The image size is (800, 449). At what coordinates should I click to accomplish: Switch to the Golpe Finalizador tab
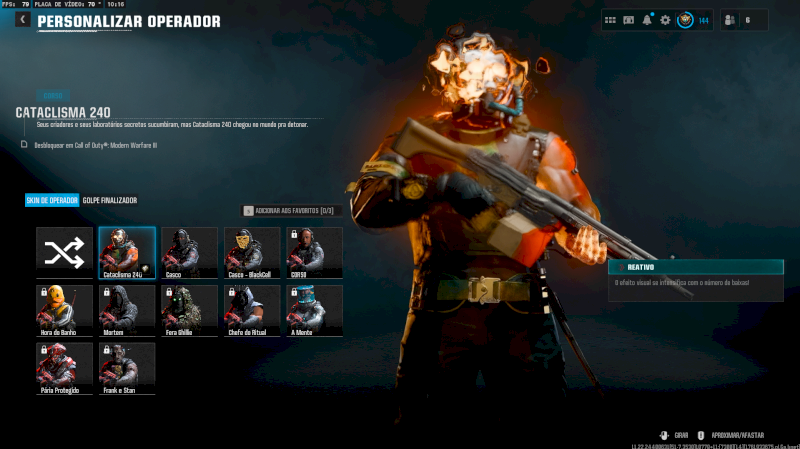coord(110,200)
